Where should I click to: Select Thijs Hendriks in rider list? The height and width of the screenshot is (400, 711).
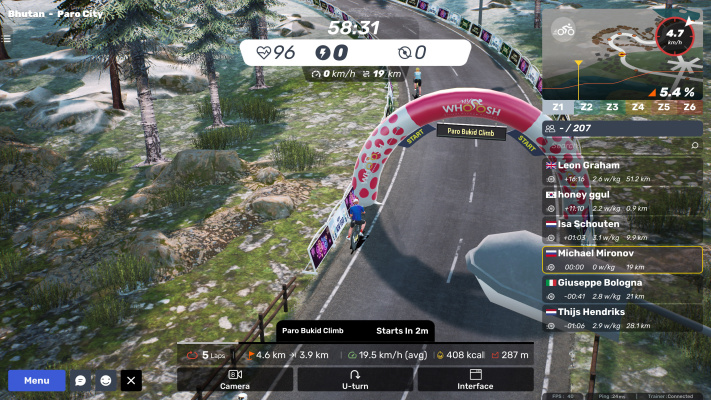tap(622, 318)
